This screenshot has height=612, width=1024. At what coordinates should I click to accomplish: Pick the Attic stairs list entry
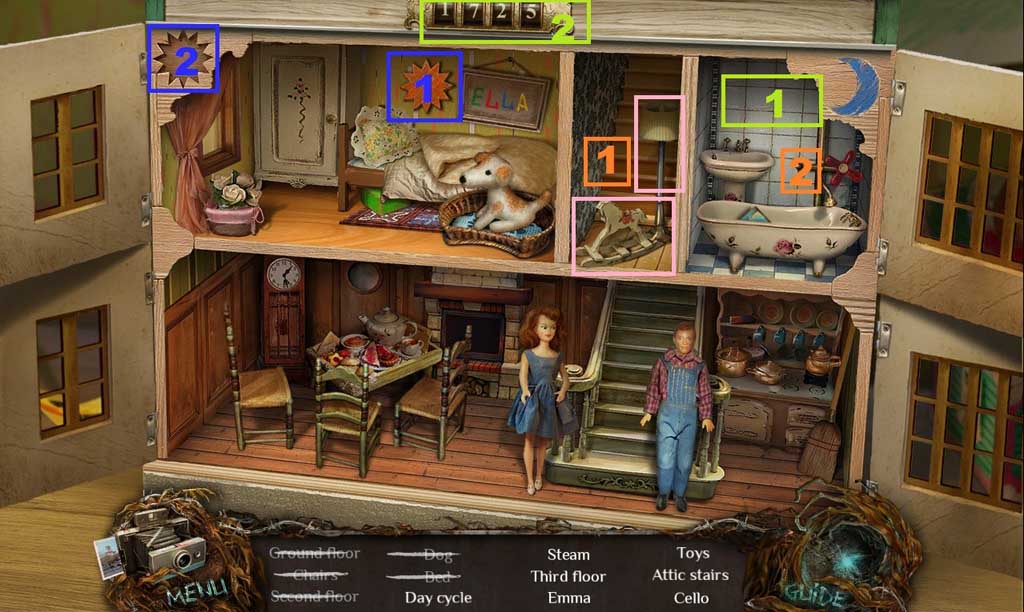[690, 575]
